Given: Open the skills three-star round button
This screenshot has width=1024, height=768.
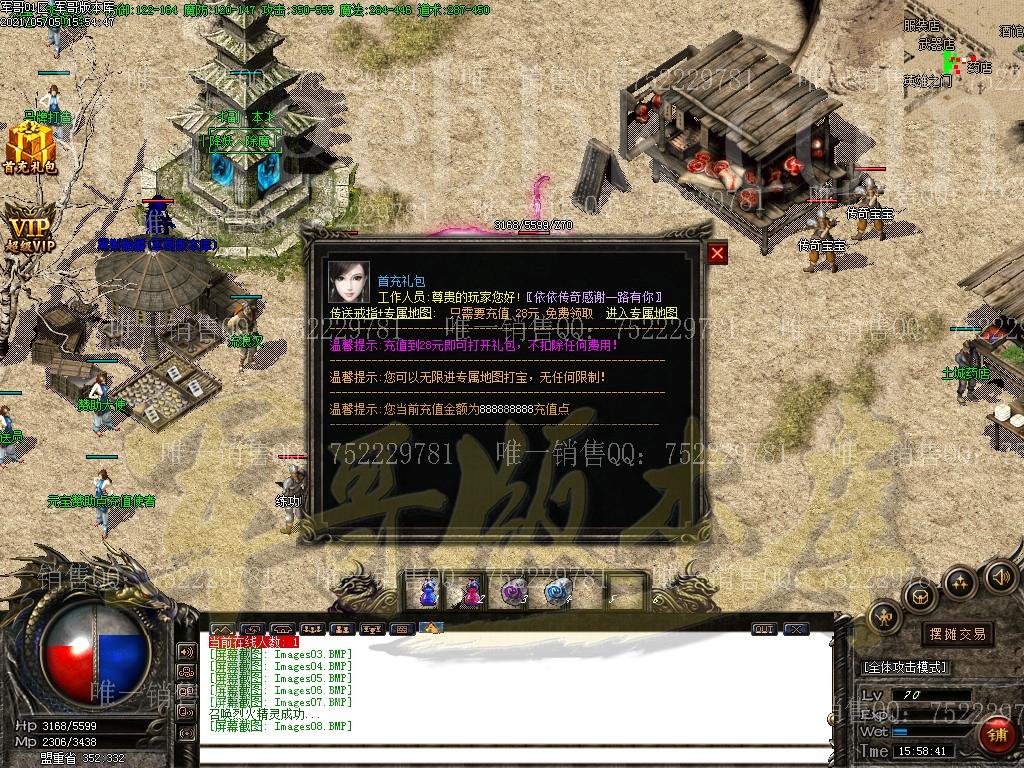Looking at the screenshot, I should [x=959, y=582].
